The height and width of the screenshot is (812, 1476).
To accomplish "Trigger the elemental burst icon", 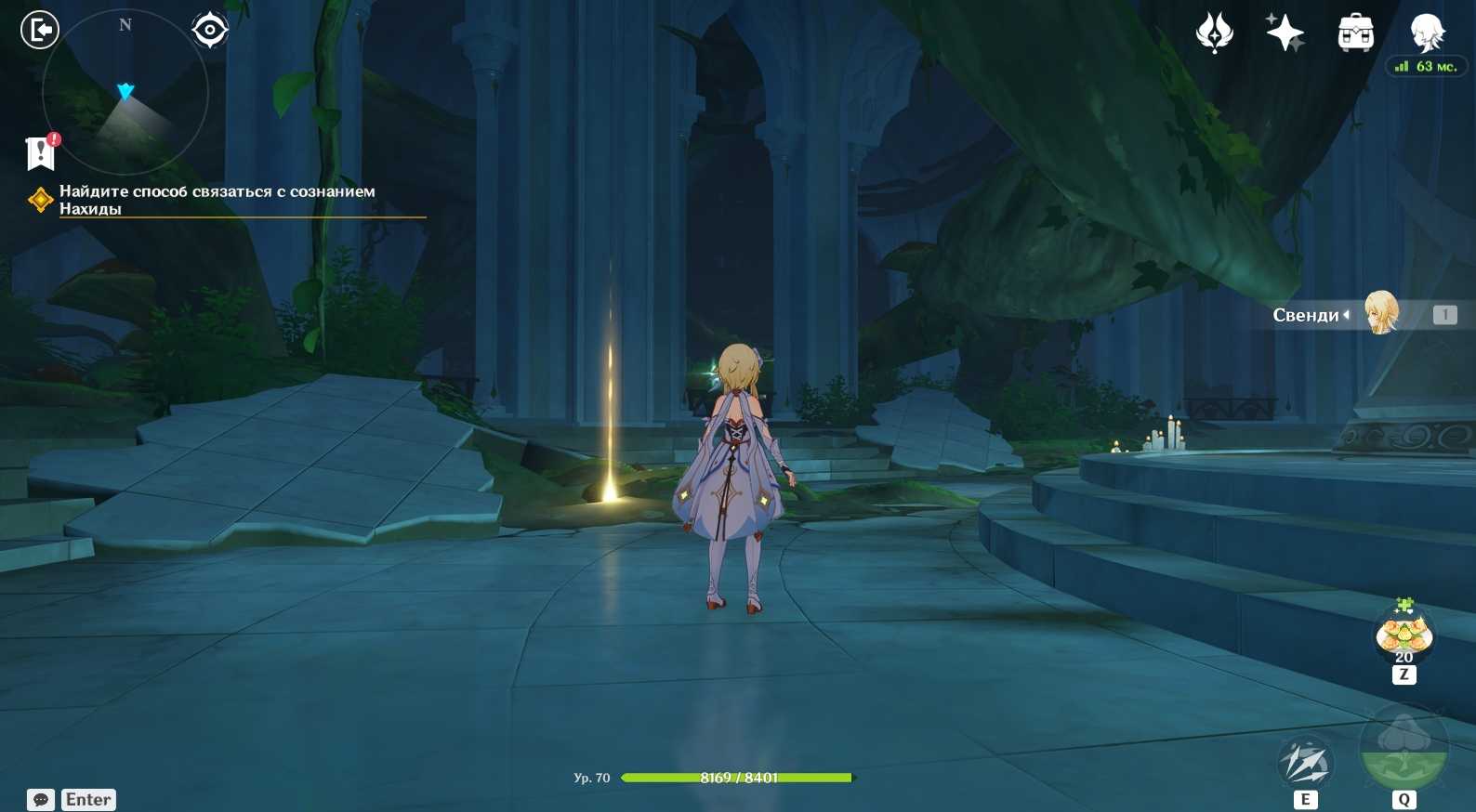I will (x=1404, y=750).
